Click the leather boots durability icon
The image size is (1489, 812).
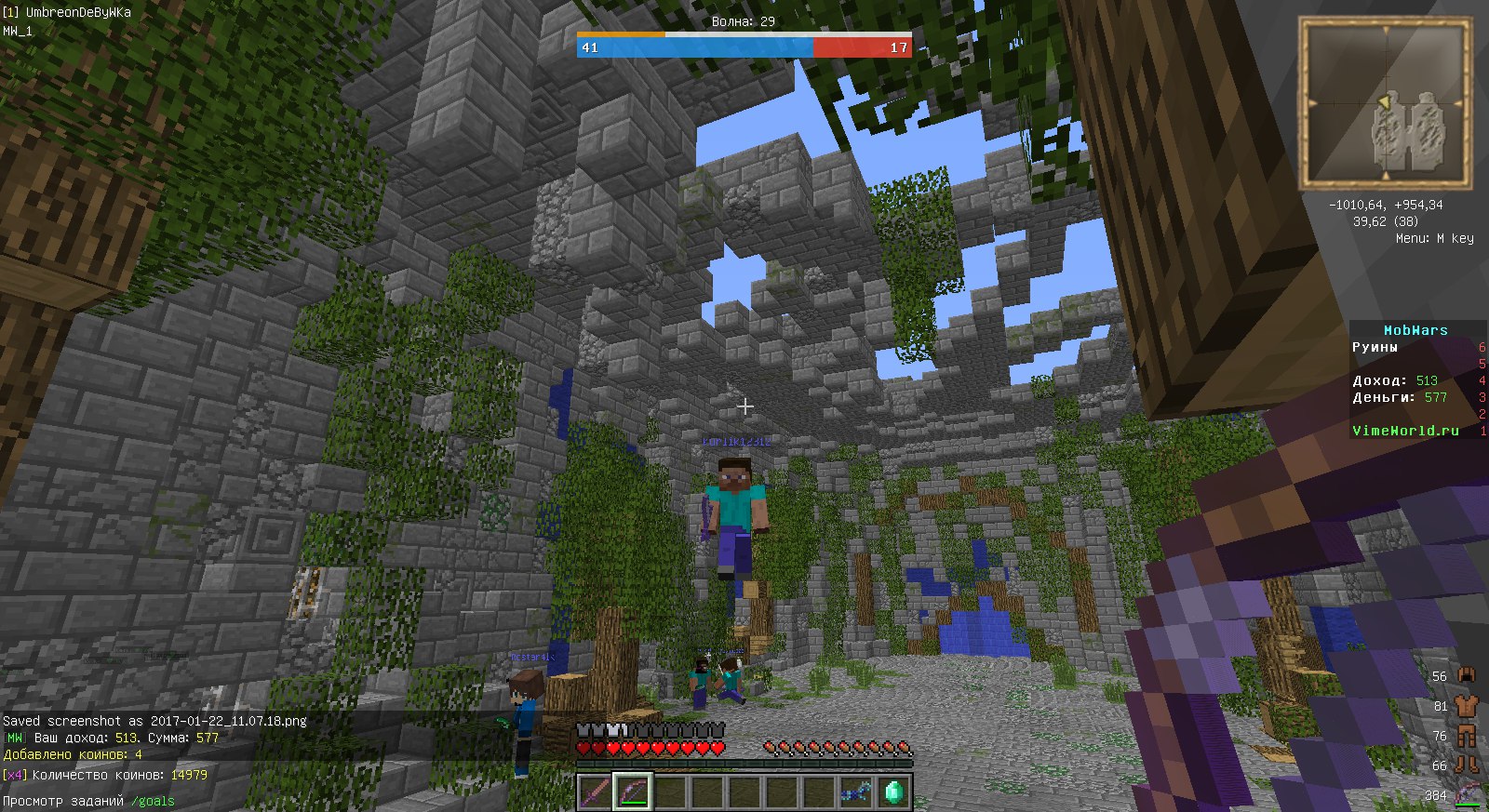(x=1467, y=765)
